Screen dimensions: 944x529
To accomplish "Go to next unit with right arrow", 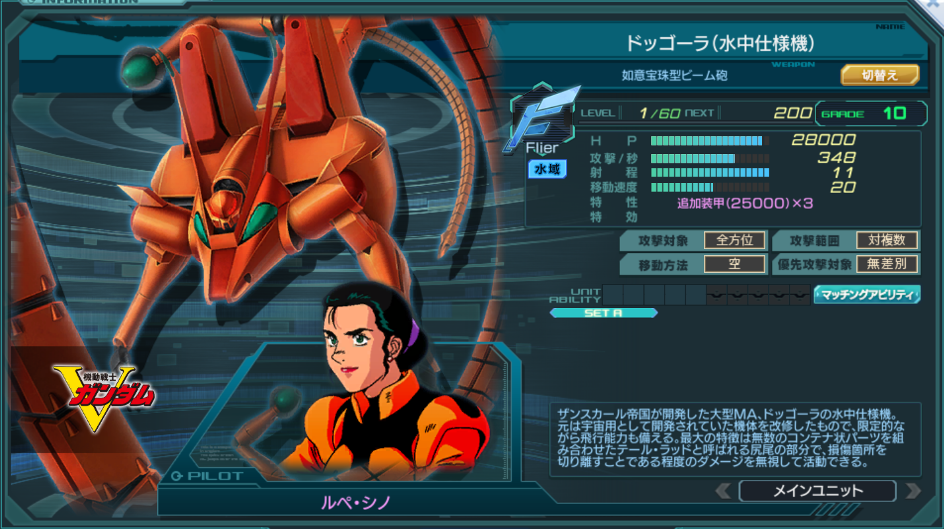I will pyautogui.click(x=912, y=491).
